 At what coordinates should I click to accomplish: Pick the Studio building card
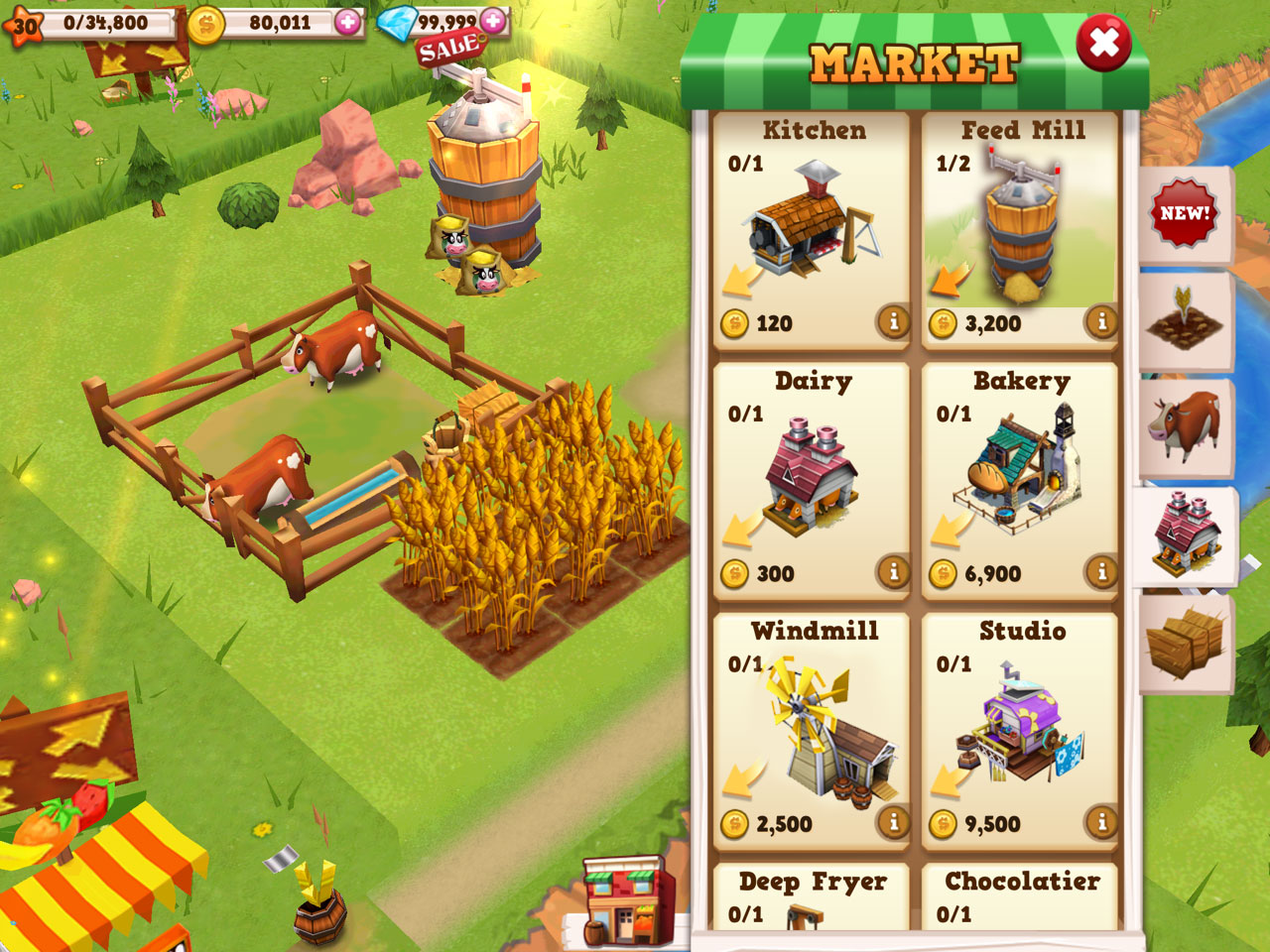(x=1020, y=733)
